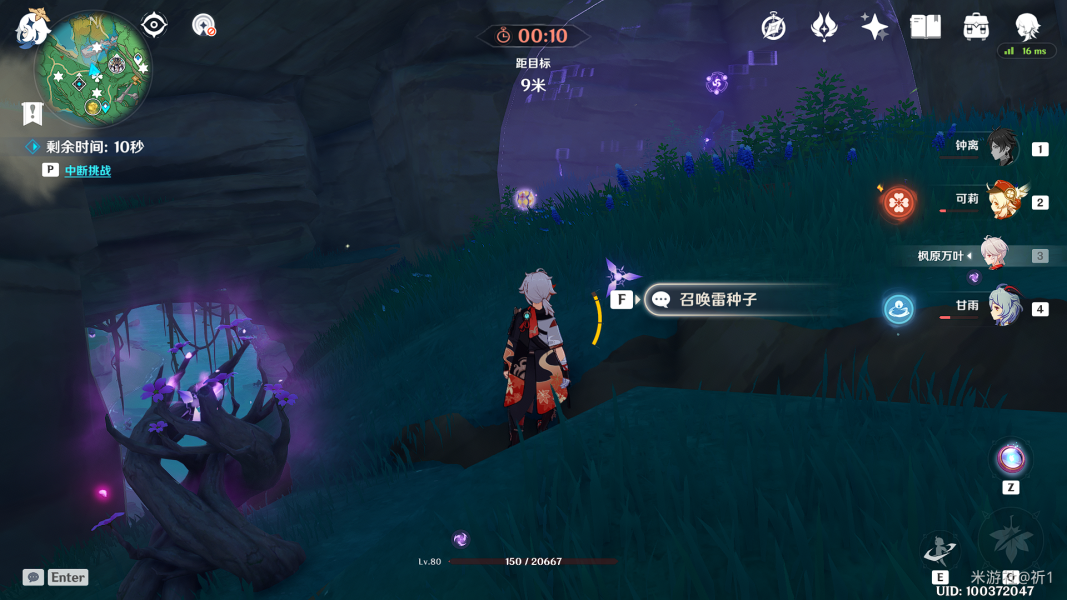Use the round gadget above the Z label
1067x600 pixels.
[x=1011, y=460]
